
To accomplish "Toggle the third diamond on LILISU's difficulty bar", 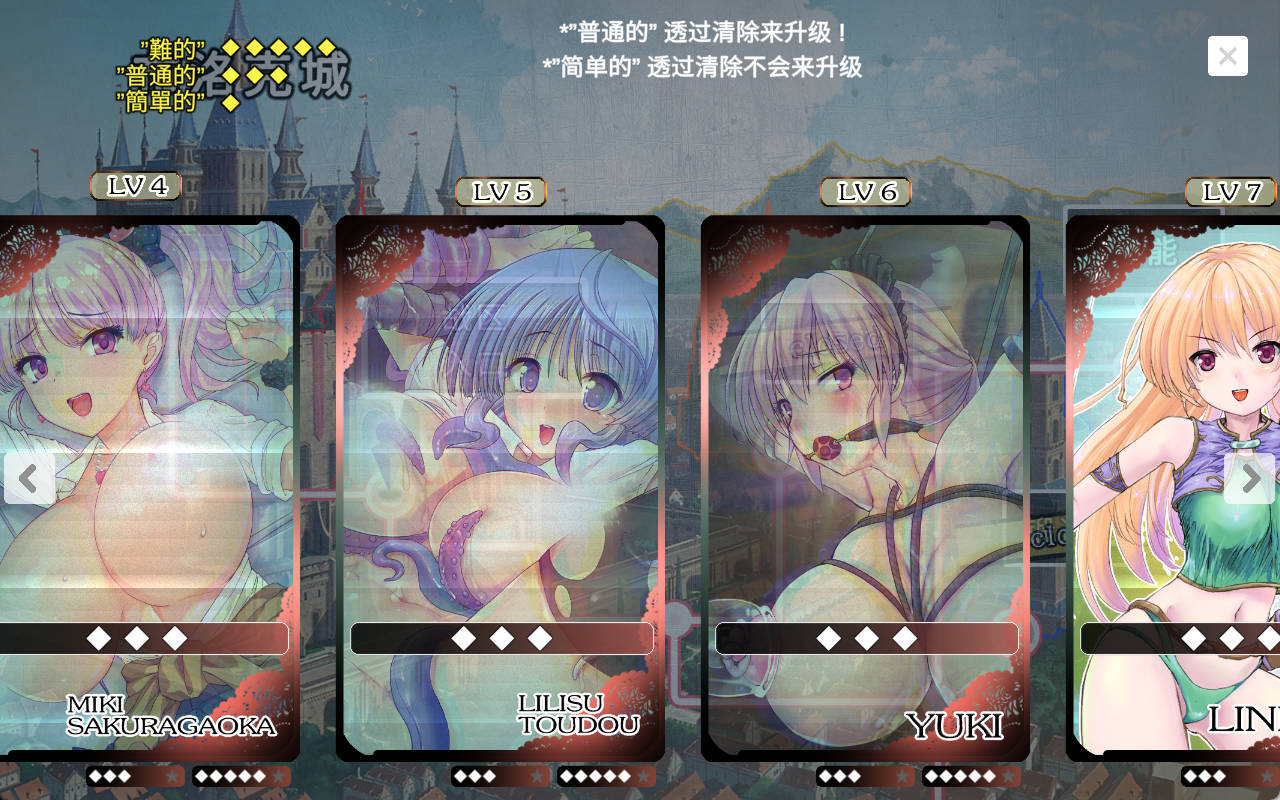I will 540,638.
